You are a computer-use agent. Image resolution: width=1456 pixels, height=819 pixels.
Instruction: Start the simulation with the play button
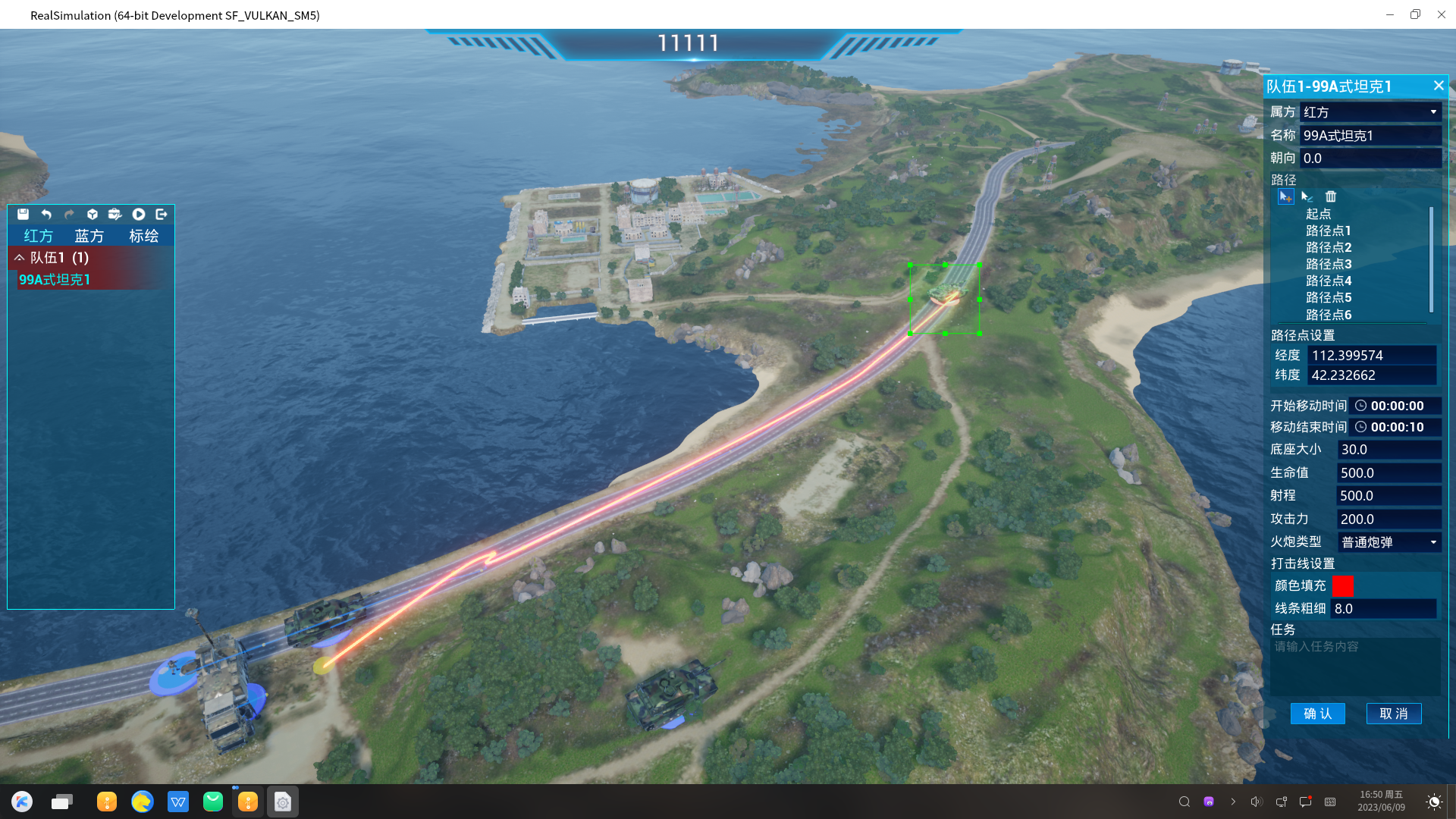click(139, 215)
